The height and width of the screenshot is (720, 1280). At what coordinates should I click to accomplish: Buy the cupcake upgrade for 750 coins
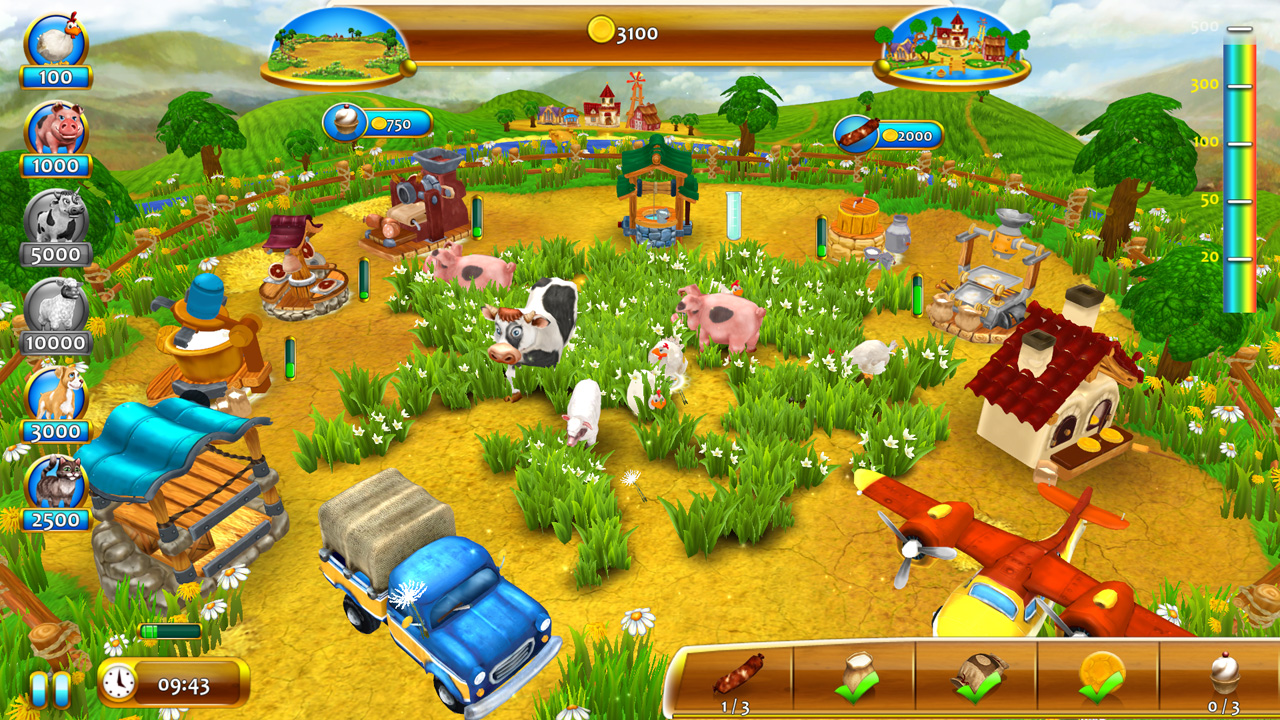377,124
